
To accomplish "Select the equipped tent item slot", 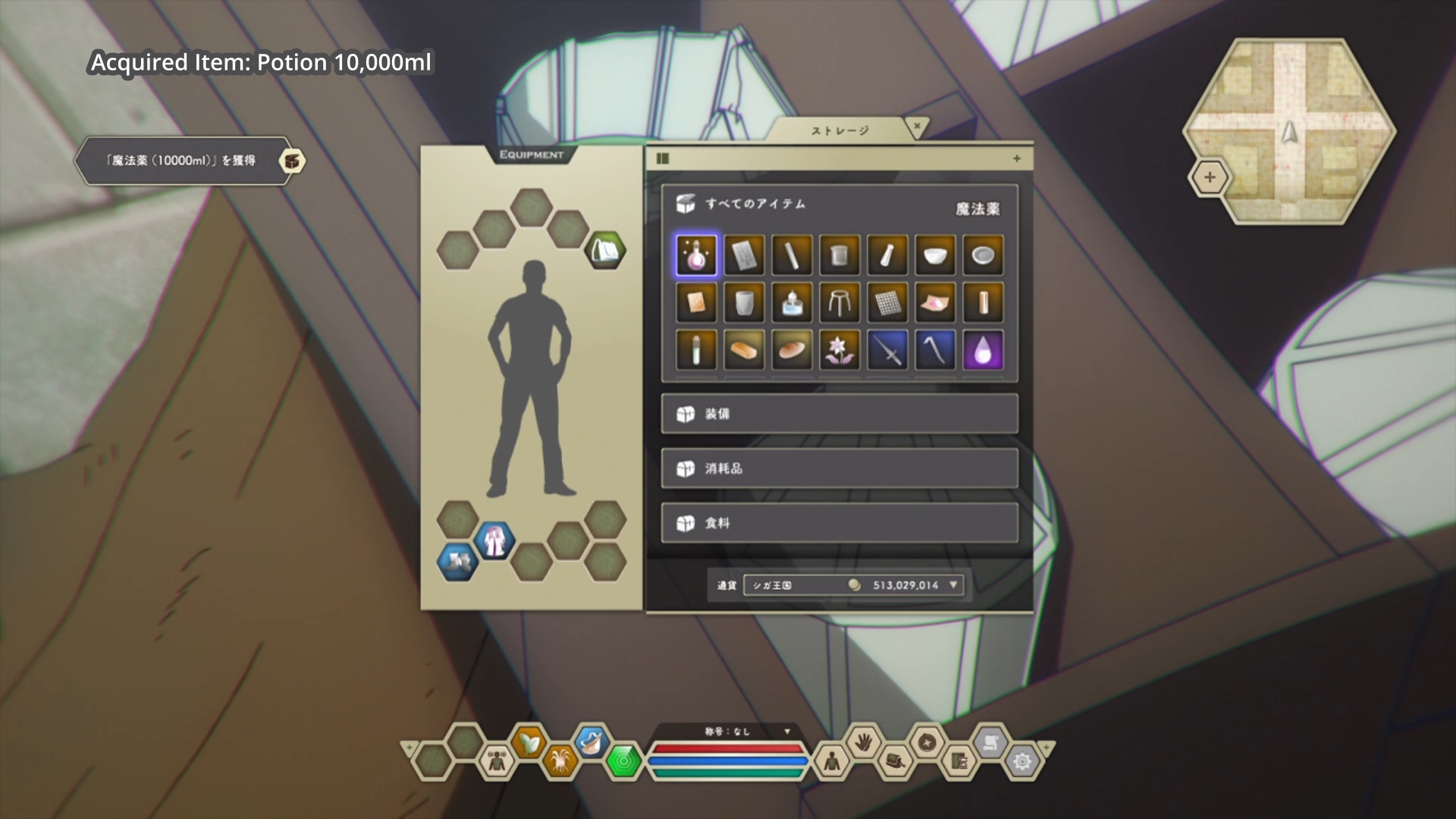I will tap(604, 249).
